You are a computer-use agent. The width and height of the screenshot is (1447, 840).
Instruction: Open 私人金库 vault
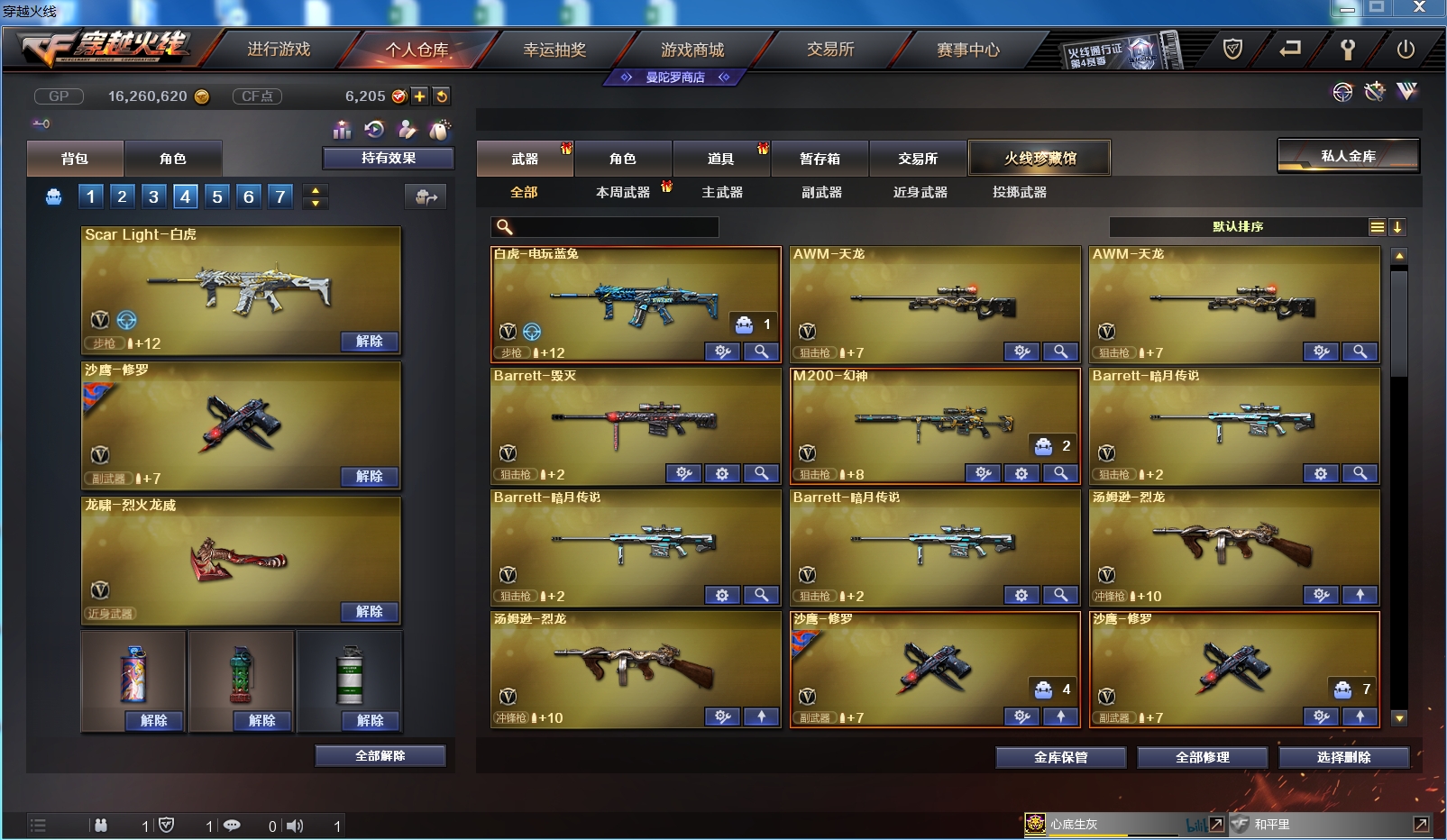(x=1348, y=153)
